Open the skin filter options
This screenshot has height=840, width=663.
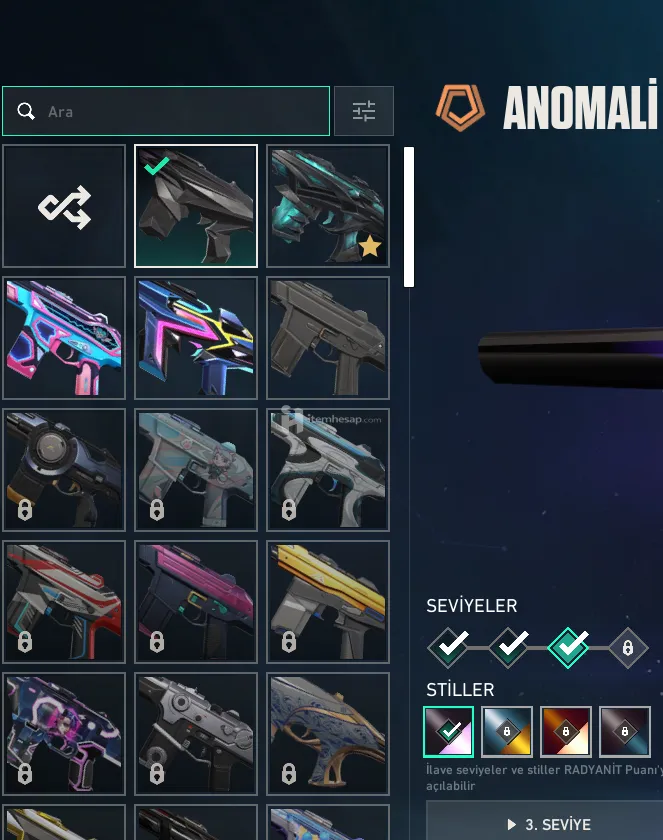pyautogui.click(x=363, y=111)
